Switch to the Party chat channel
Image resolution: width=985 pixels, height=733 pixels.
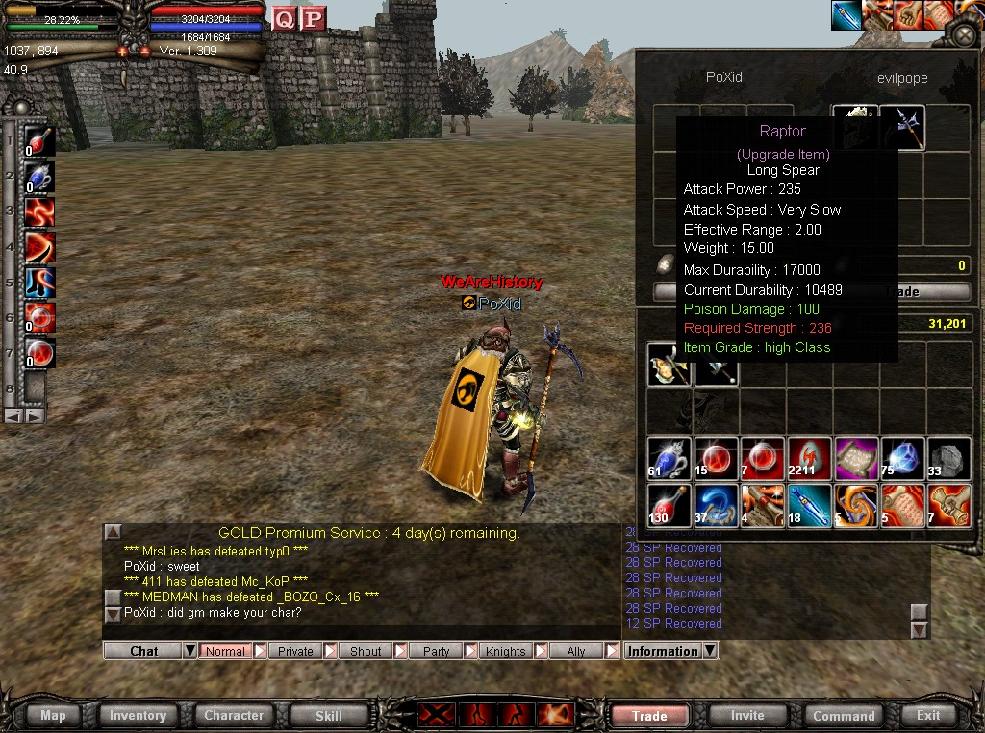coord(436,651)
